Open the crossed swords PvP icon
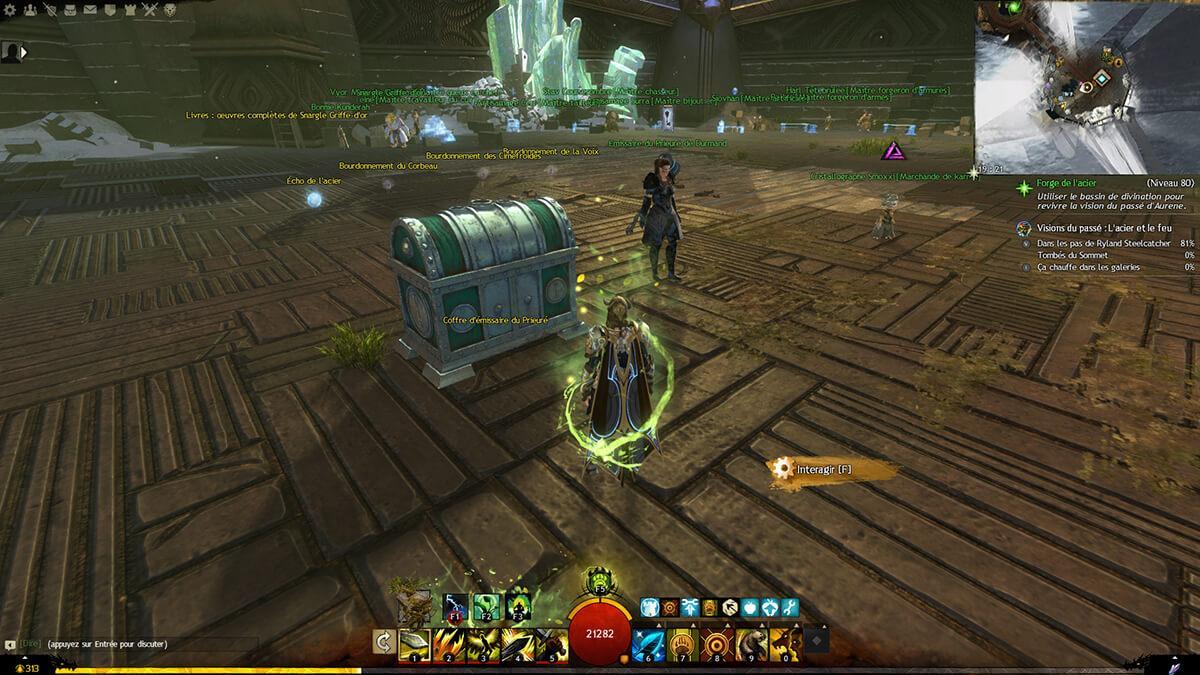The width and height of the screenshot is (1200, 675). pyautogui.click(x=150, y=10)
